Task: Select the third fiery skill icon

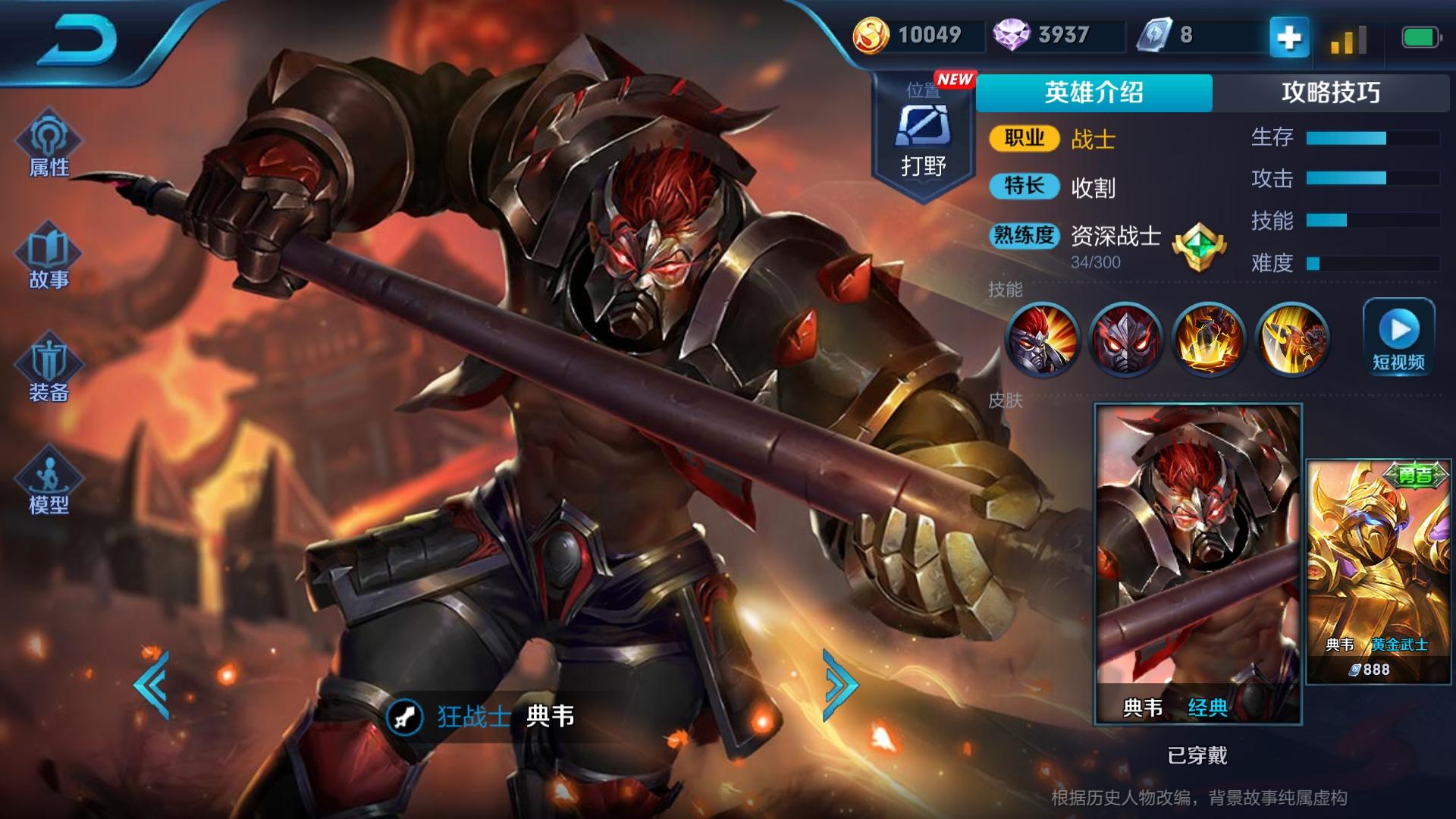Action: pyautogui.click(x=1209, y=339)
